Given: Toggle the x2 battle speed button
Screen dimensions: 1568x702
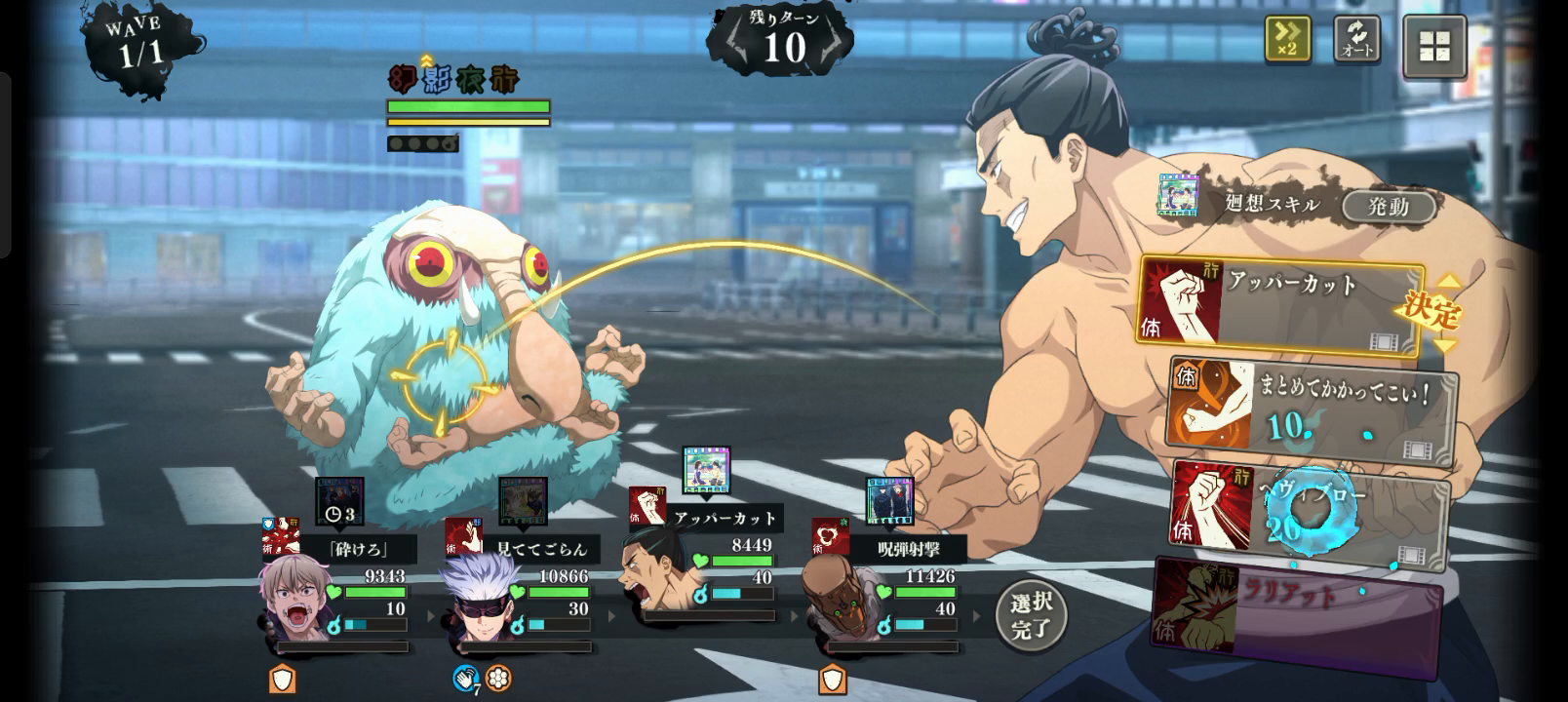Looking at the screenshot, I should point(1287,39).
